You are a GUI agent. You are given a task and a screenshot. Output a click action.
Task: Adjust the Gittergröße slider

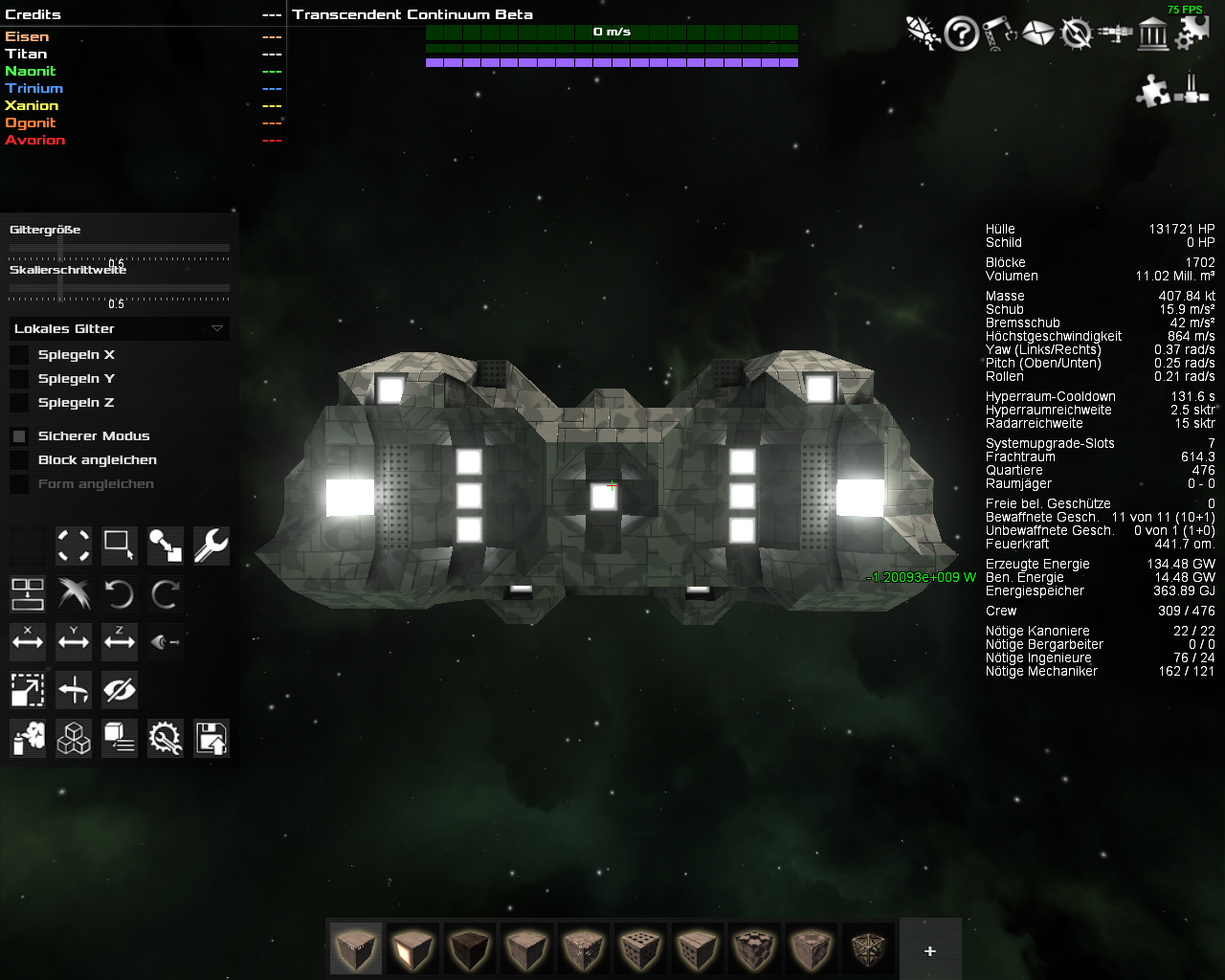click(60, 248)
